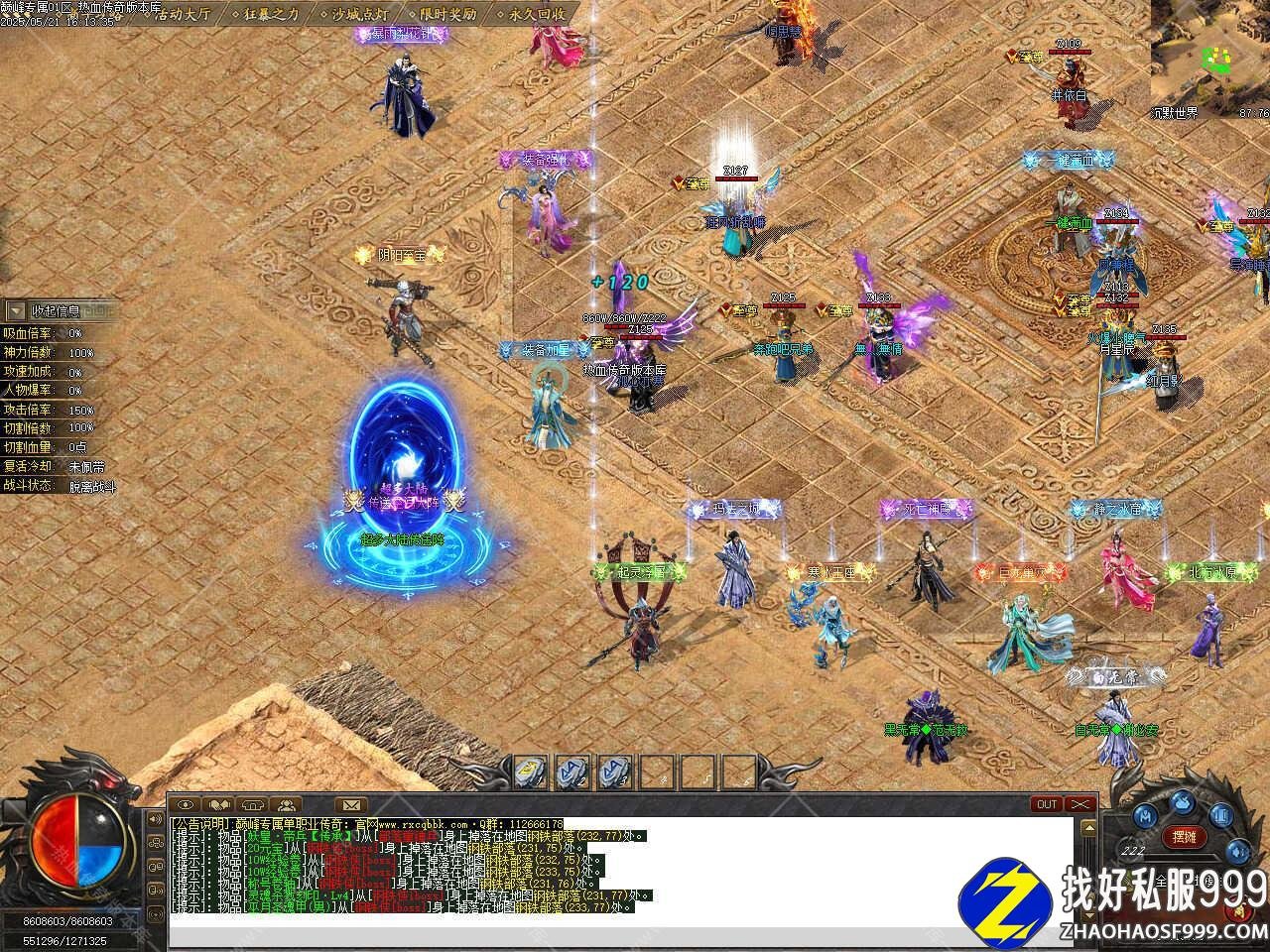Click the minimap in the corner
This screenshot has height=952, width=1270.
coord(1210,55)
